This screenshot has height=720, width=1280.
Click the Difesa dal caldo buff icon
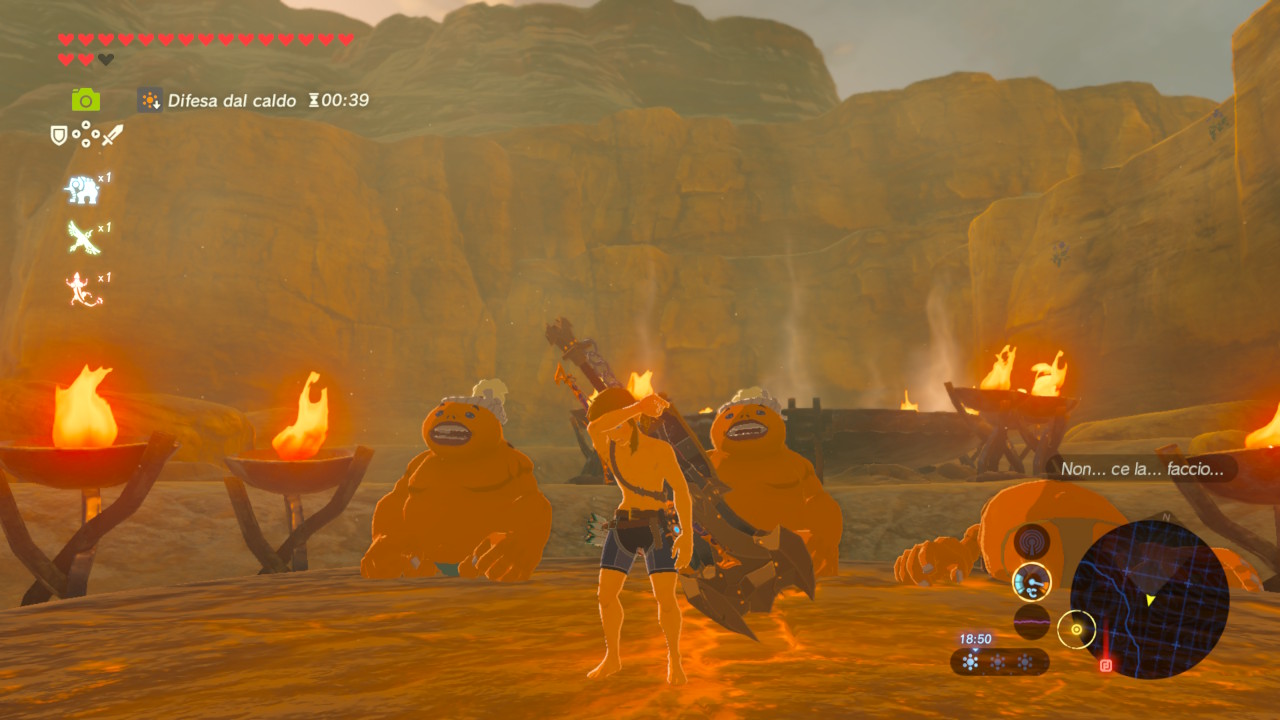pos(150,100)
